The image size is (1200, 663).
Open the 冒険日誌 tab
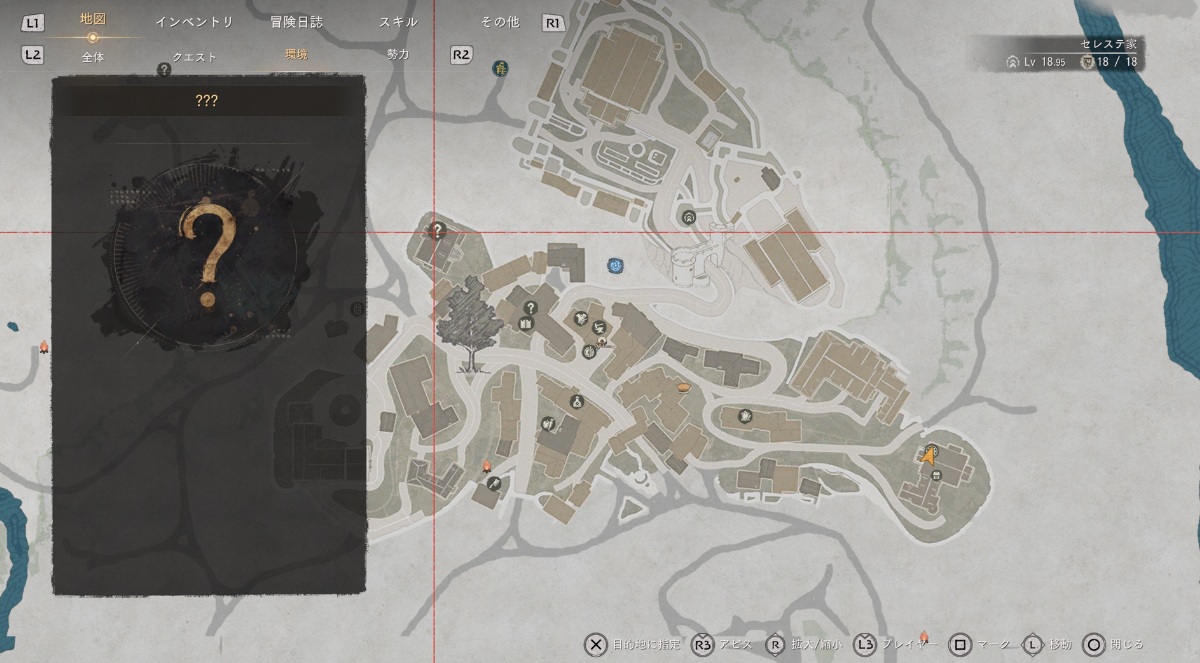[297, 22]
